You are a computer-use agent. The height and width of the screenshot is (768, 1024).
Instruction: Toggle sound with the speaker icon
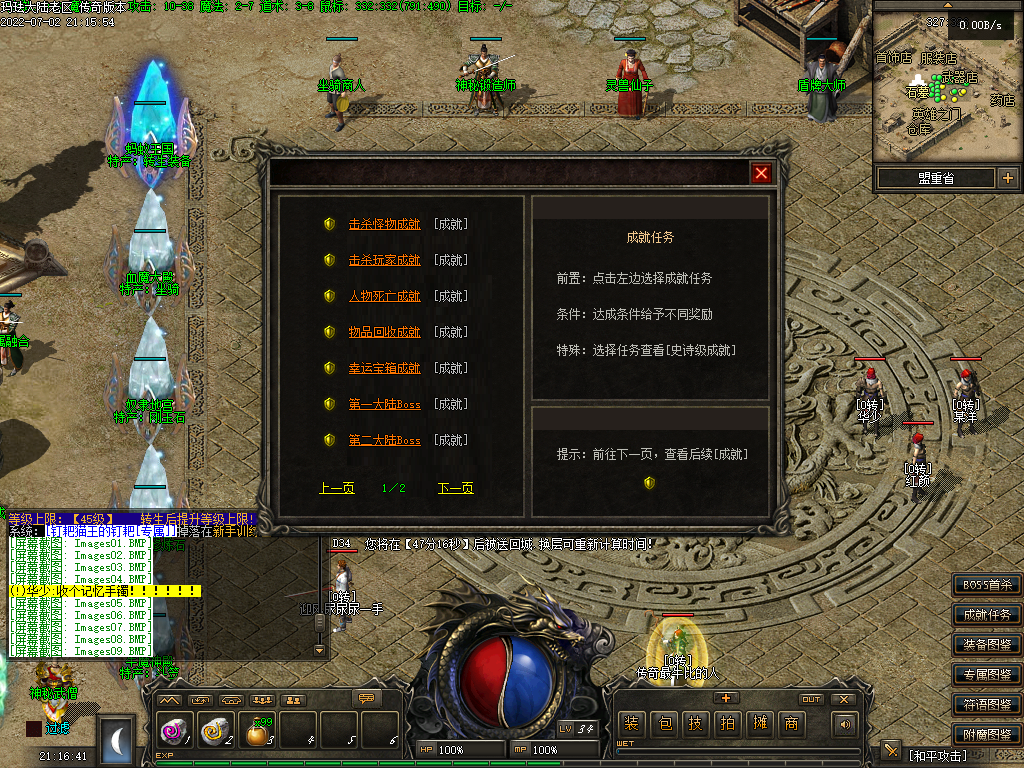(846, 724)
